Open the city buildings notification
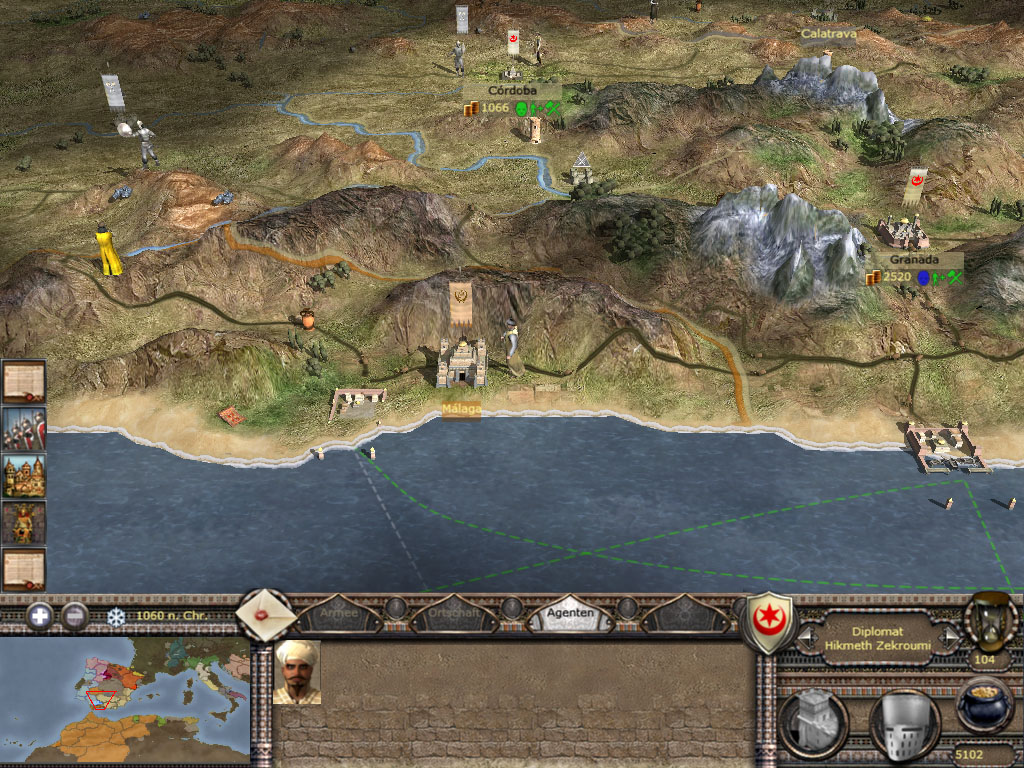1024x768 pixels. pos(23,476)
